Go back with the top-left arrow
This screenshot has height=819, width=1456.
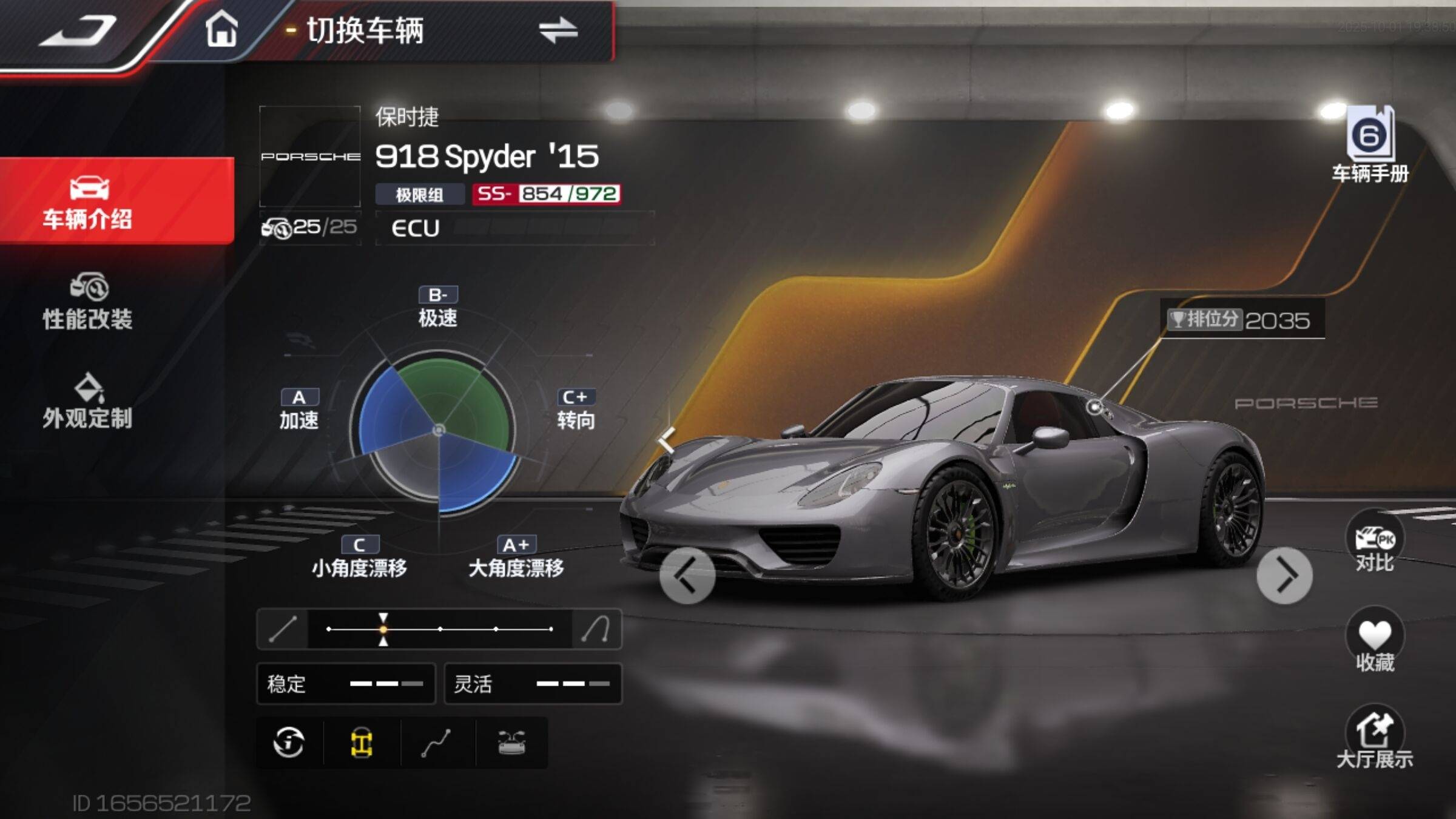[79, 32]
